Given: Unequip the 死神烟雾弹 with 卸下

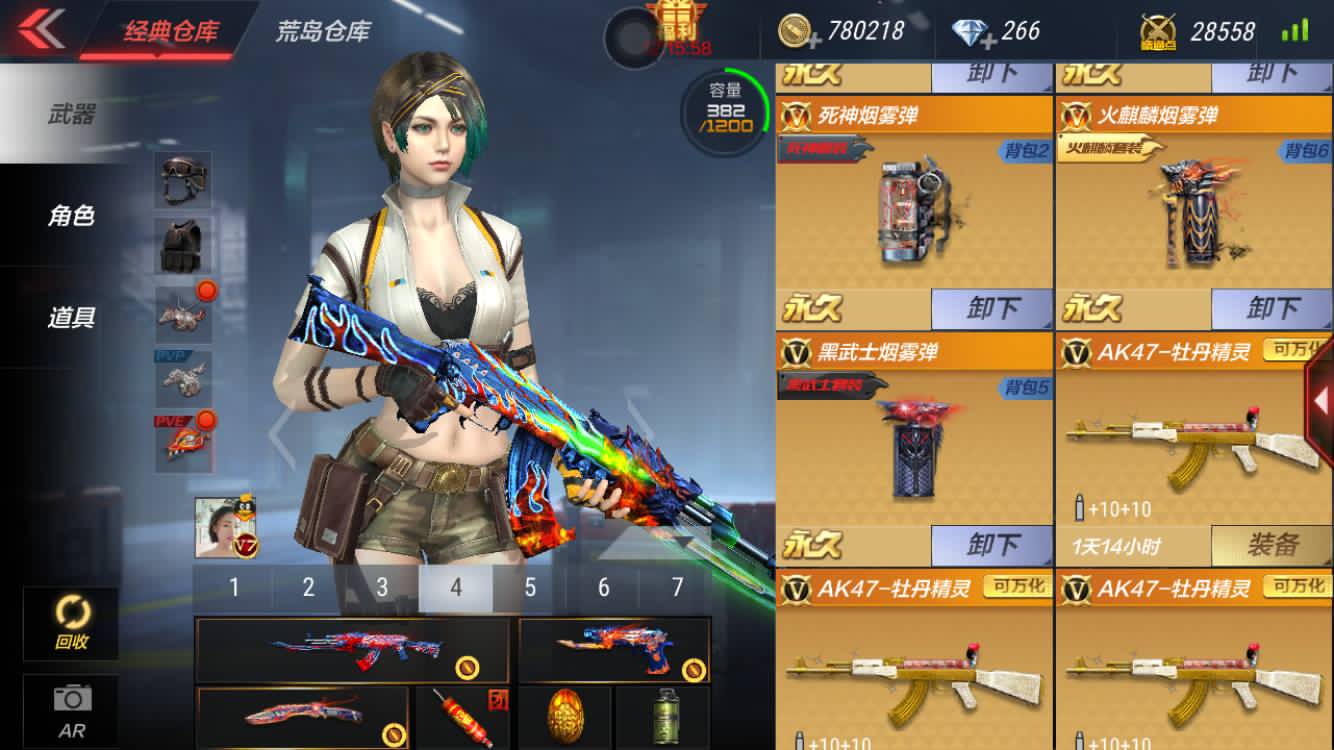Looking at the screenshot, I should pyautogui.click(x=992, y=309).
